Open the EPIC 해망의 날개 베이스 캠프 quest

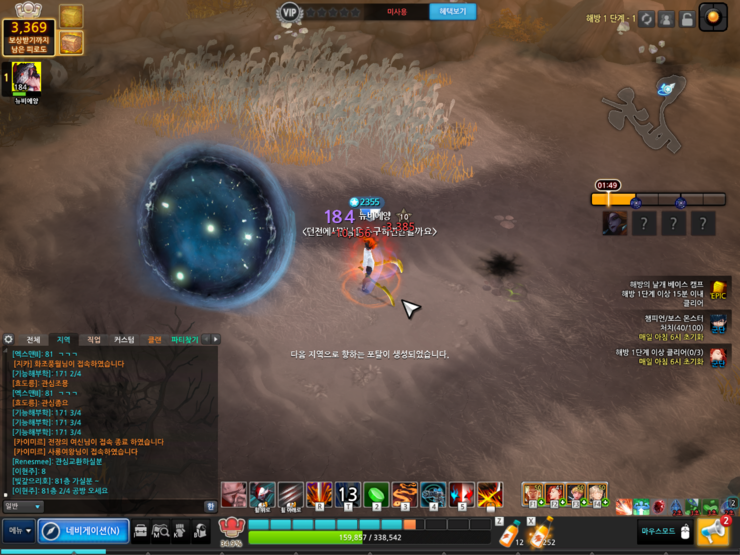click(718, 291)
